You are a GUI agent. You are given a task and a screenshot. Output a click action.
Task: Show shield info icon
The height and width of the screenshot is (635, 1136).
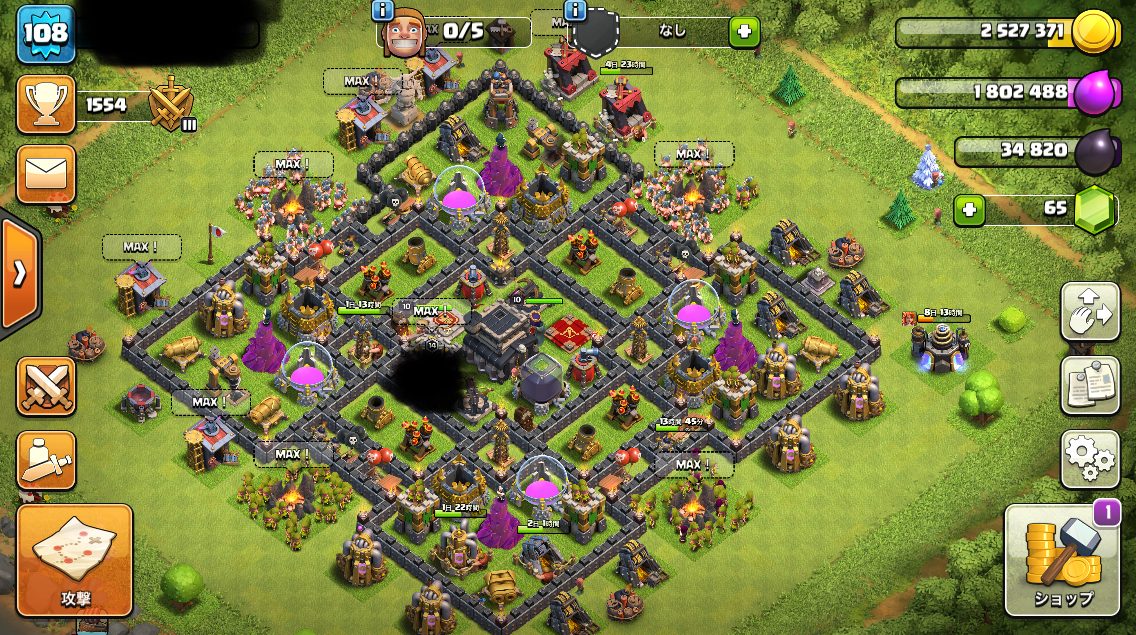[575, 11]
